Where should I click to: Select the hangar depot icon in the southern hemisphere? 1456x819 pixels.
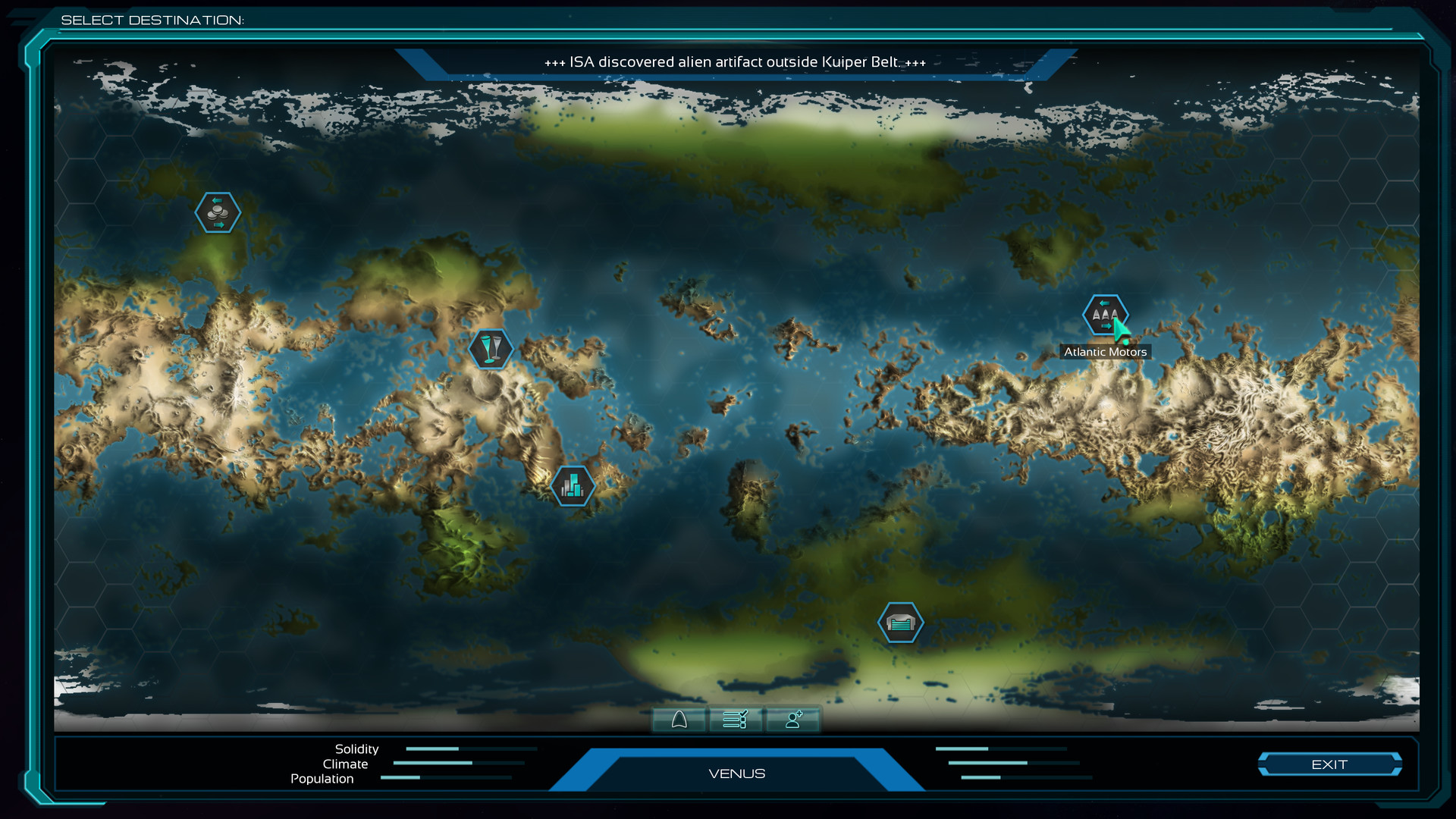tap(900, 623)
